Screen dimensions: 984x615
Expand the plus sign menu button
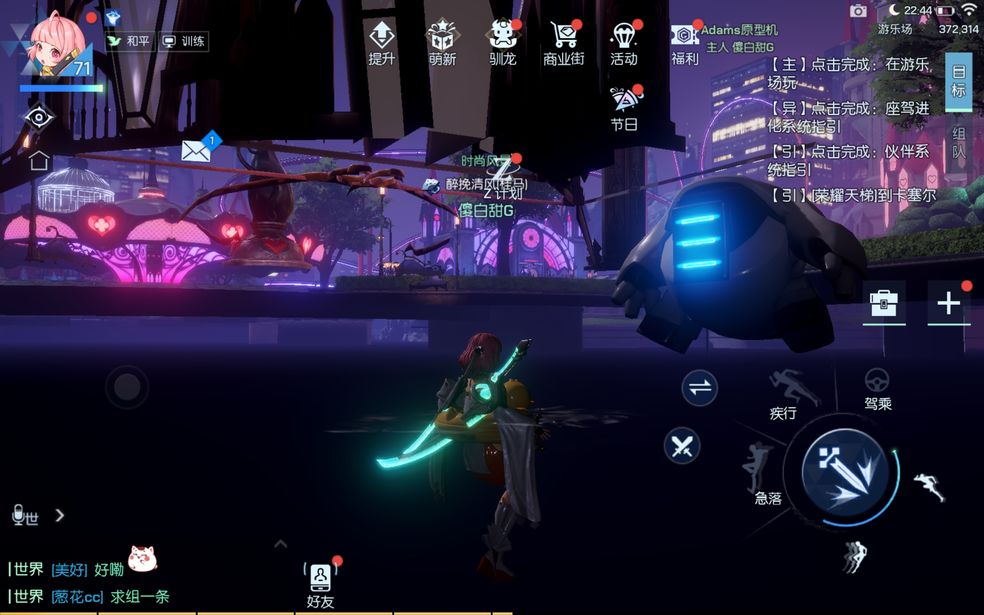click(948, 303)
